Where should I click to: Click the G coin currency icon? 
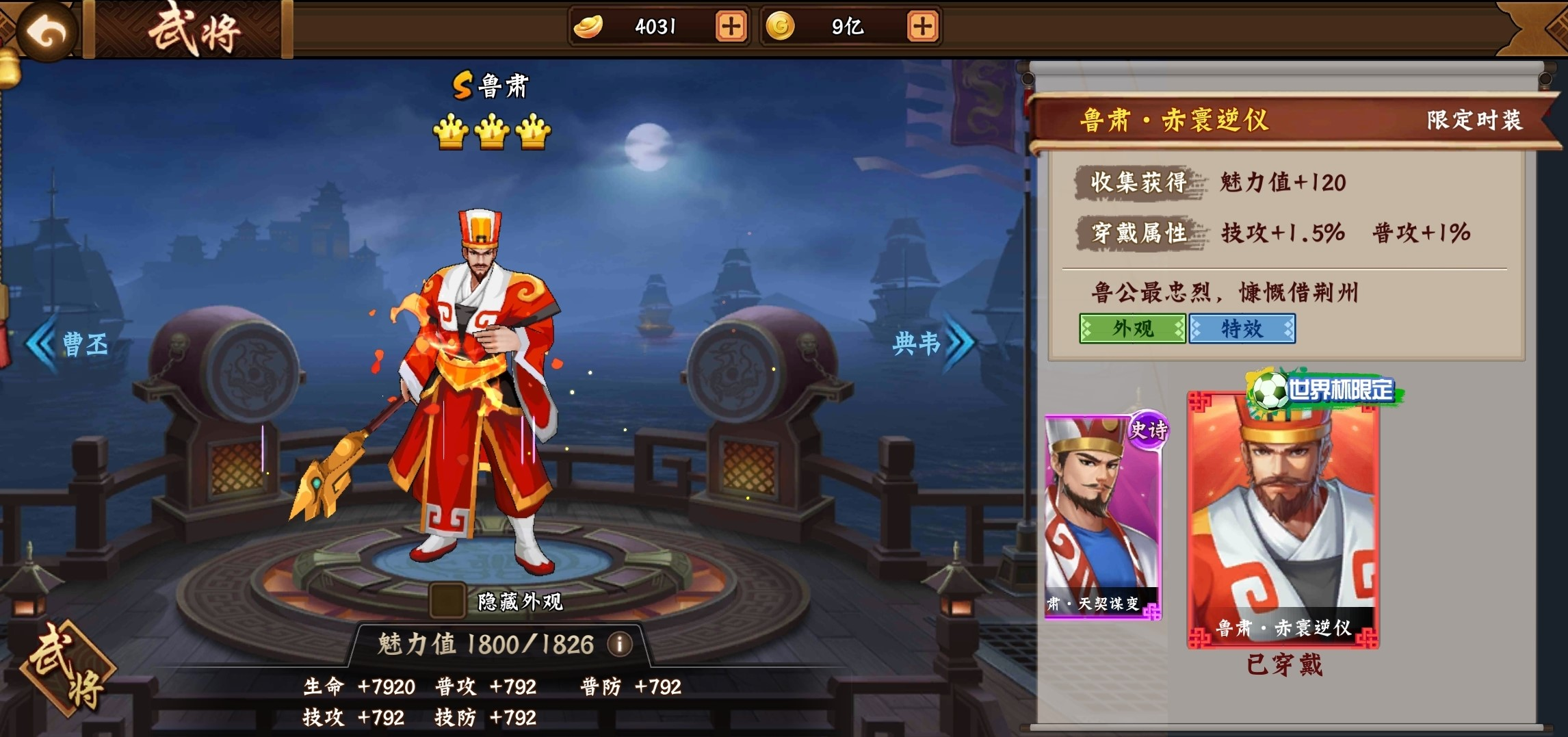coord(781,27)
